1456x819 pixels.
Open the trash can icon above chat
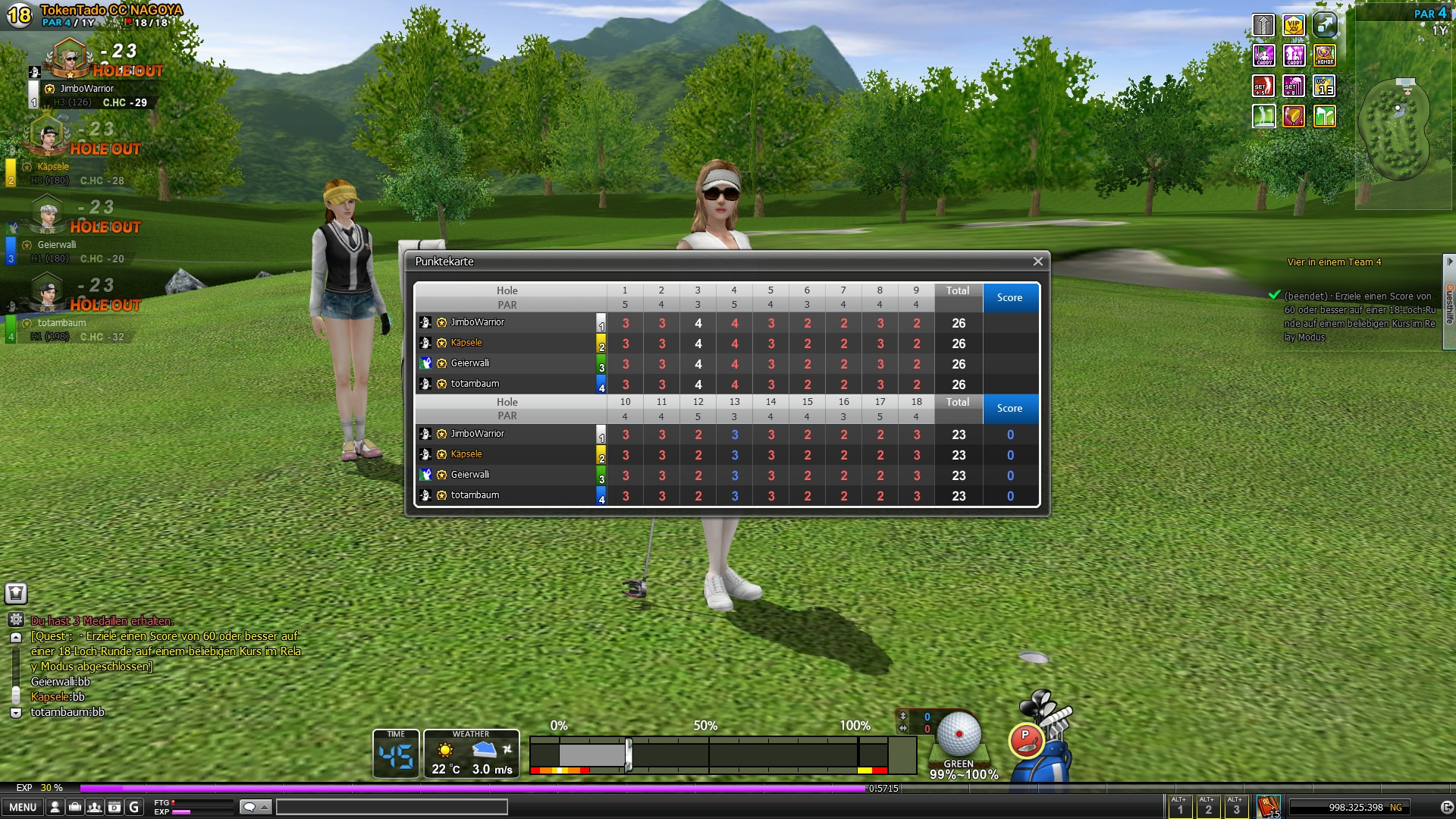tap(16, 594)
